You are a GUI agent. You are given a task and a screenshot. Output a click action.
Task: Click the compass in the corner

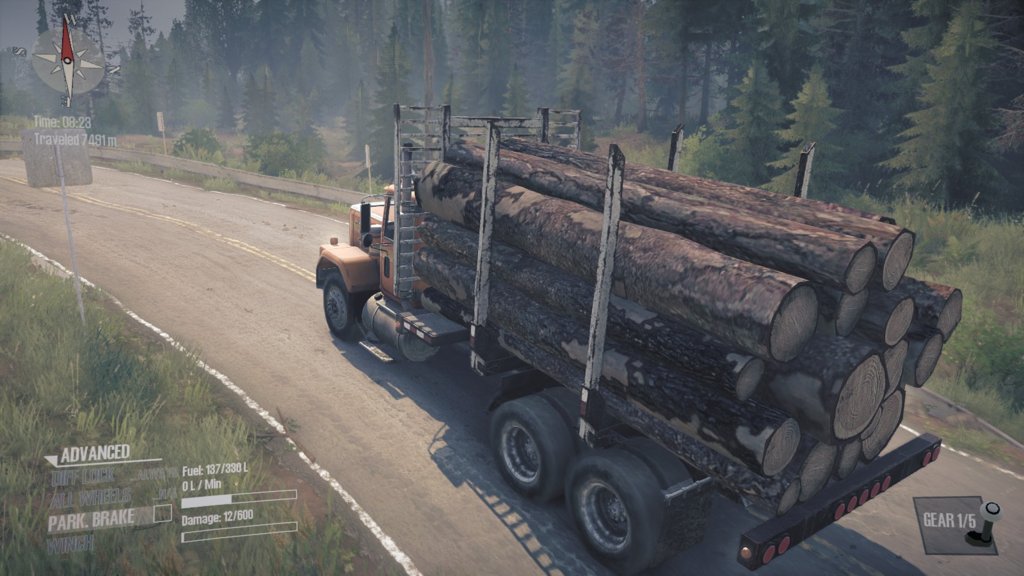[x=69, y=59]
